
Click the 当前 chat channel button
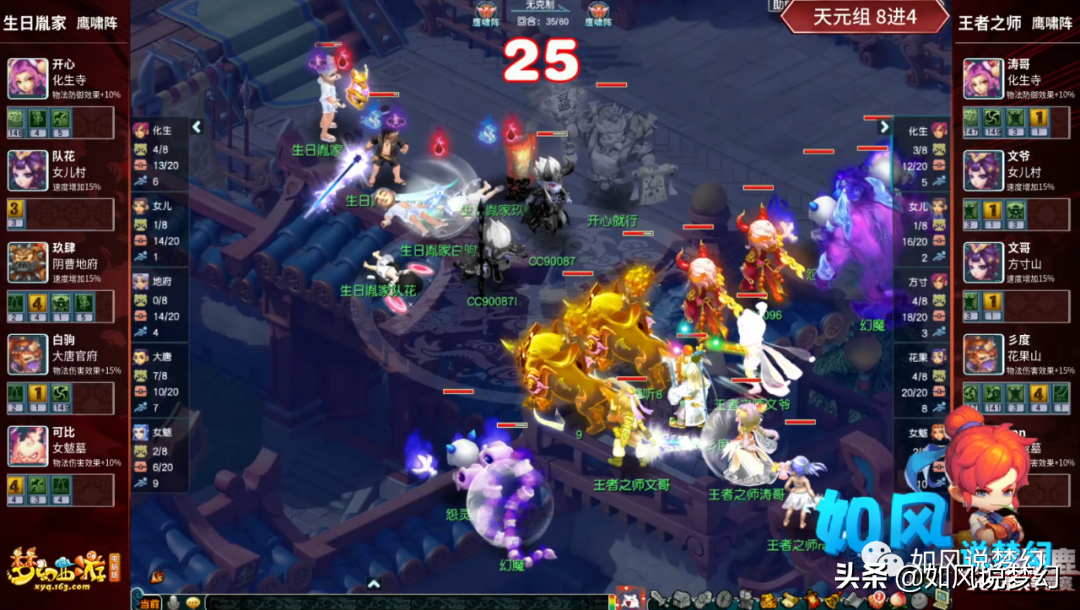(149, 602)
